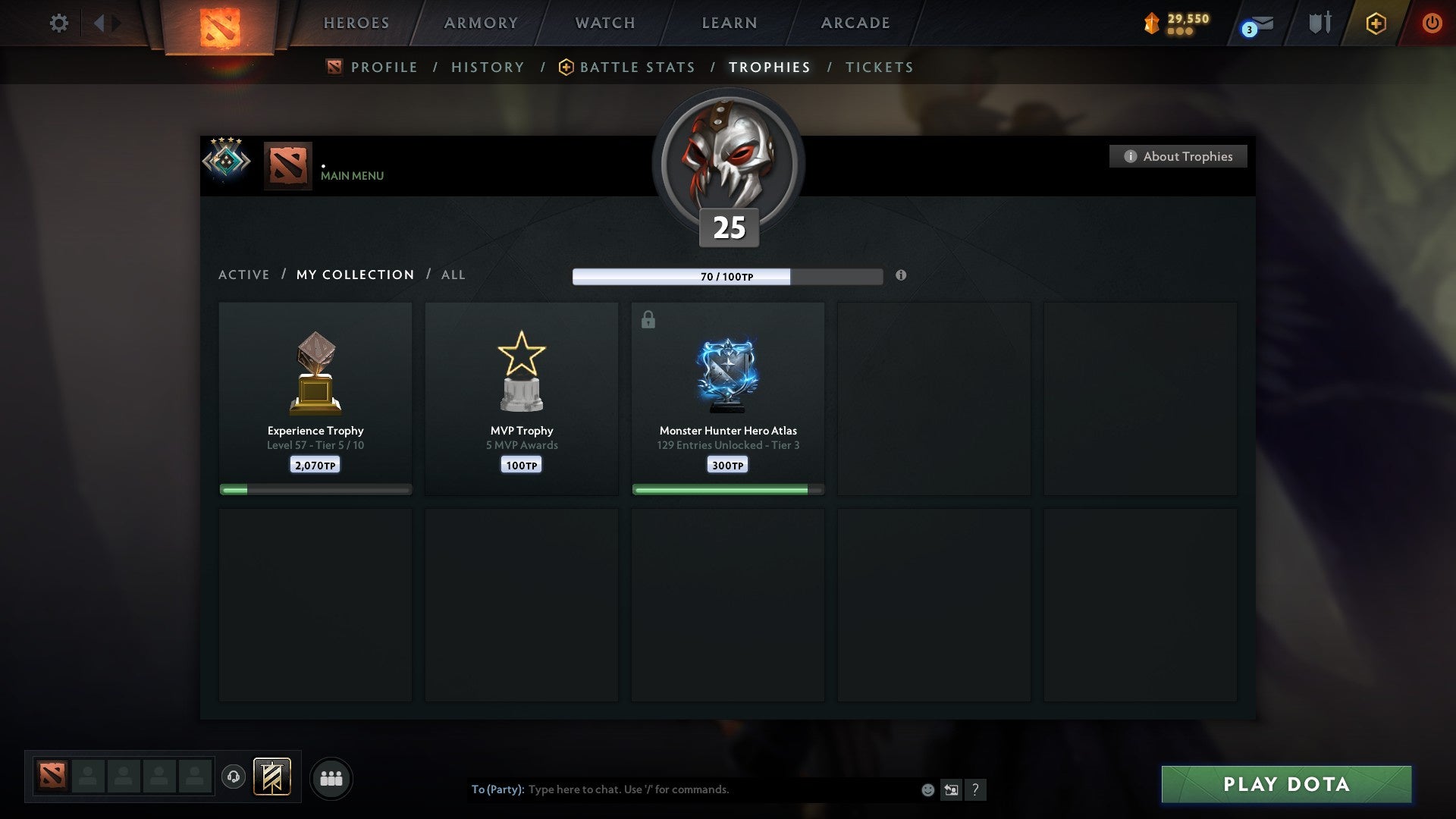Select the ALL trophy filter

point(453,275)
